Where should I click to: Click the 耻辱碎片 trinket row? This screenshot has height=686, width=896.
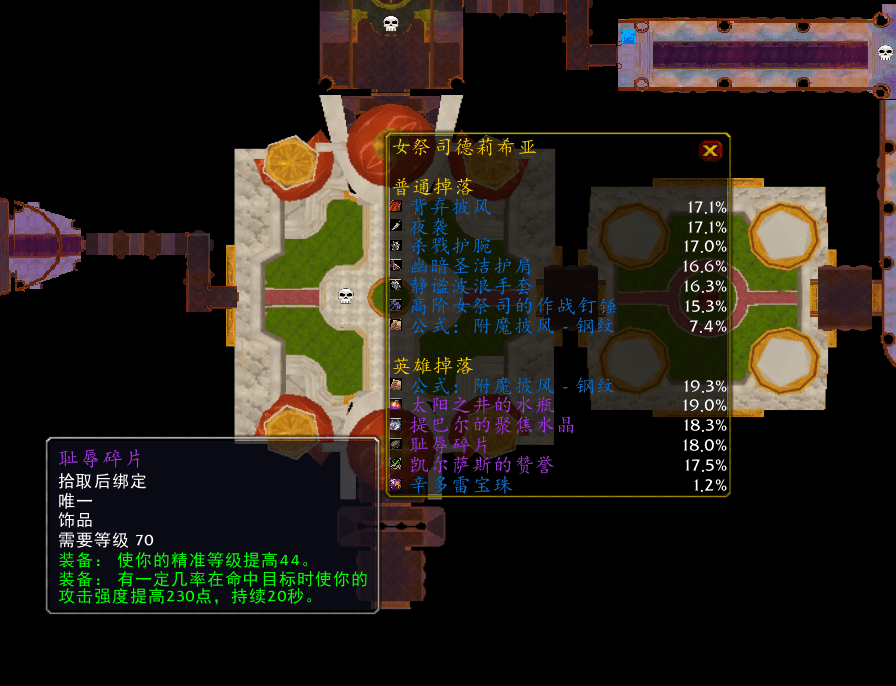(451, 445)
